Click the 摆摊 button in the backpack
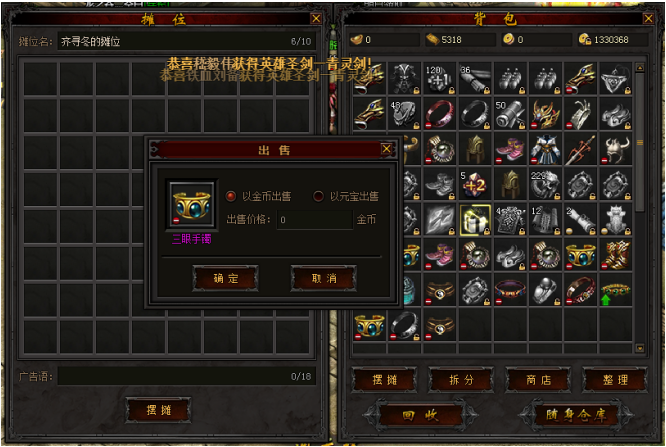Viewport: 666px width, 447px height. (x=385, y=380)
